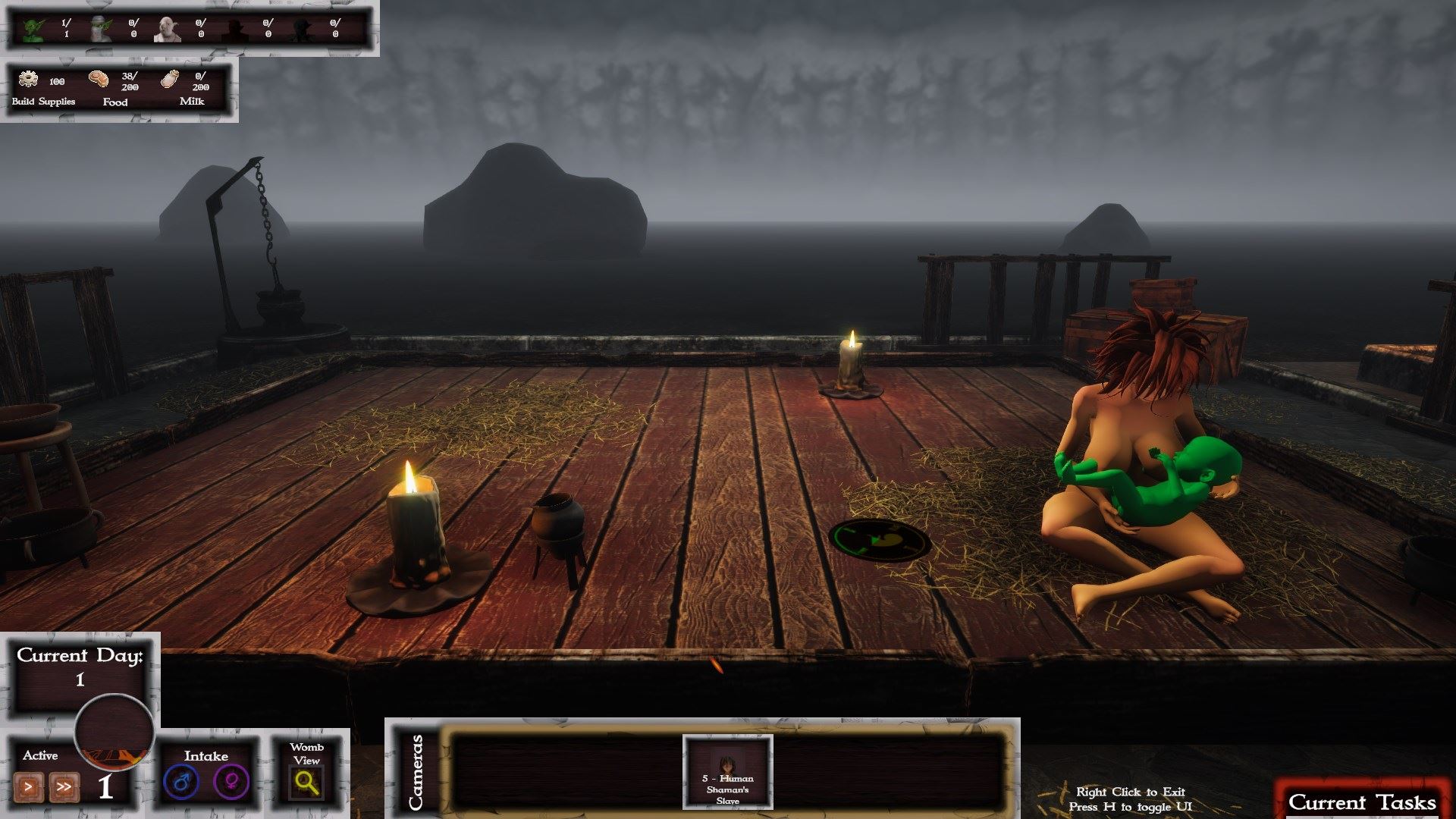Click the yellow magnifying glass view button
The image size is (1456, 819).
[x=306, y=783]
